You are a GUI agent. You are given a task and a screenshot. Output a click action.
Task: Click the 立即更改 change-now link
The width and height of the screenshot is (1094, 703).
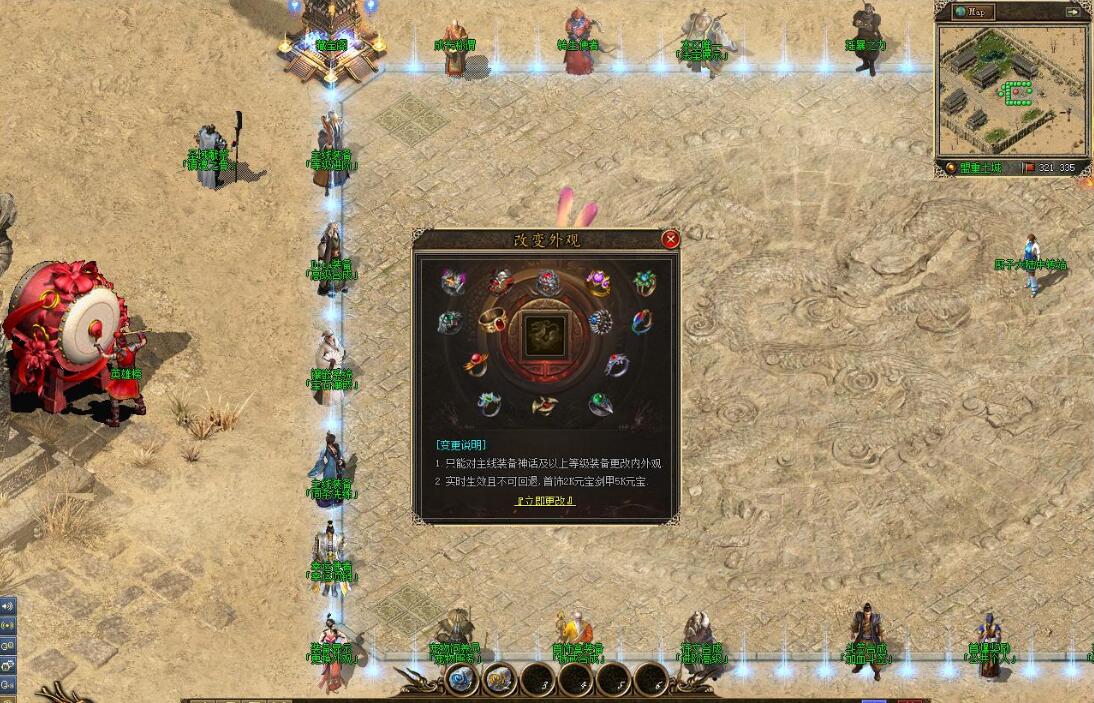click(546, 501)
